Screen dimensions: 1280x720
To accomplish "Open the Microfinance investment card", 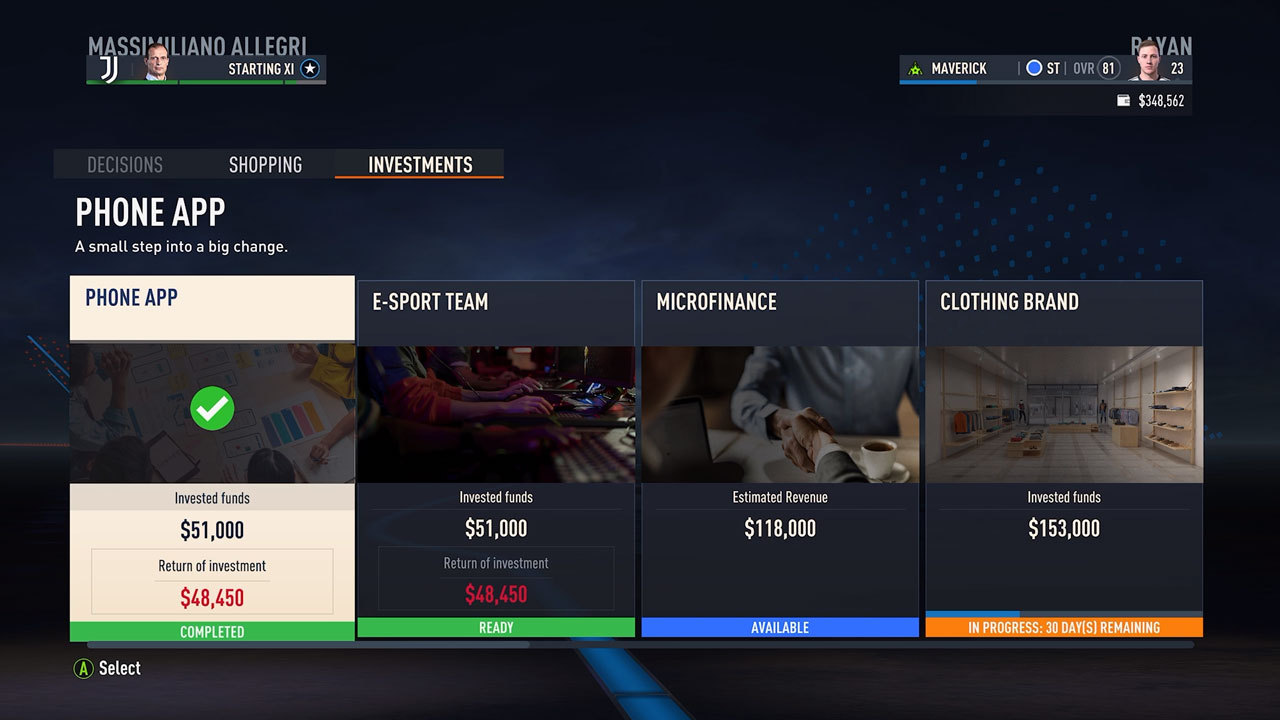I will click(x=780, y=458).
